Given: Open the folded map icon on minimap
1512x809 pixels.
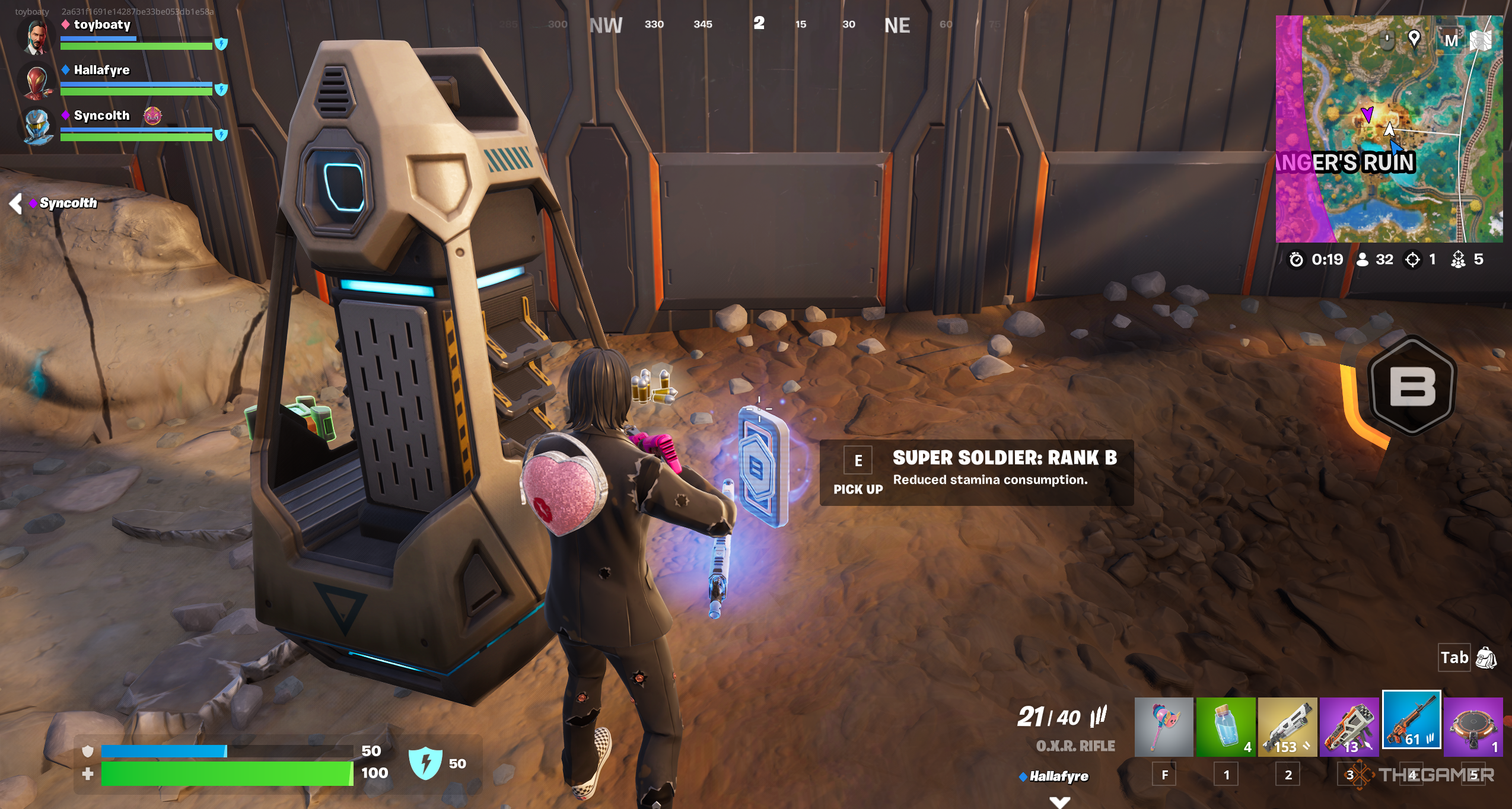Looking at the screenshot, I should tap(1481, 40).
